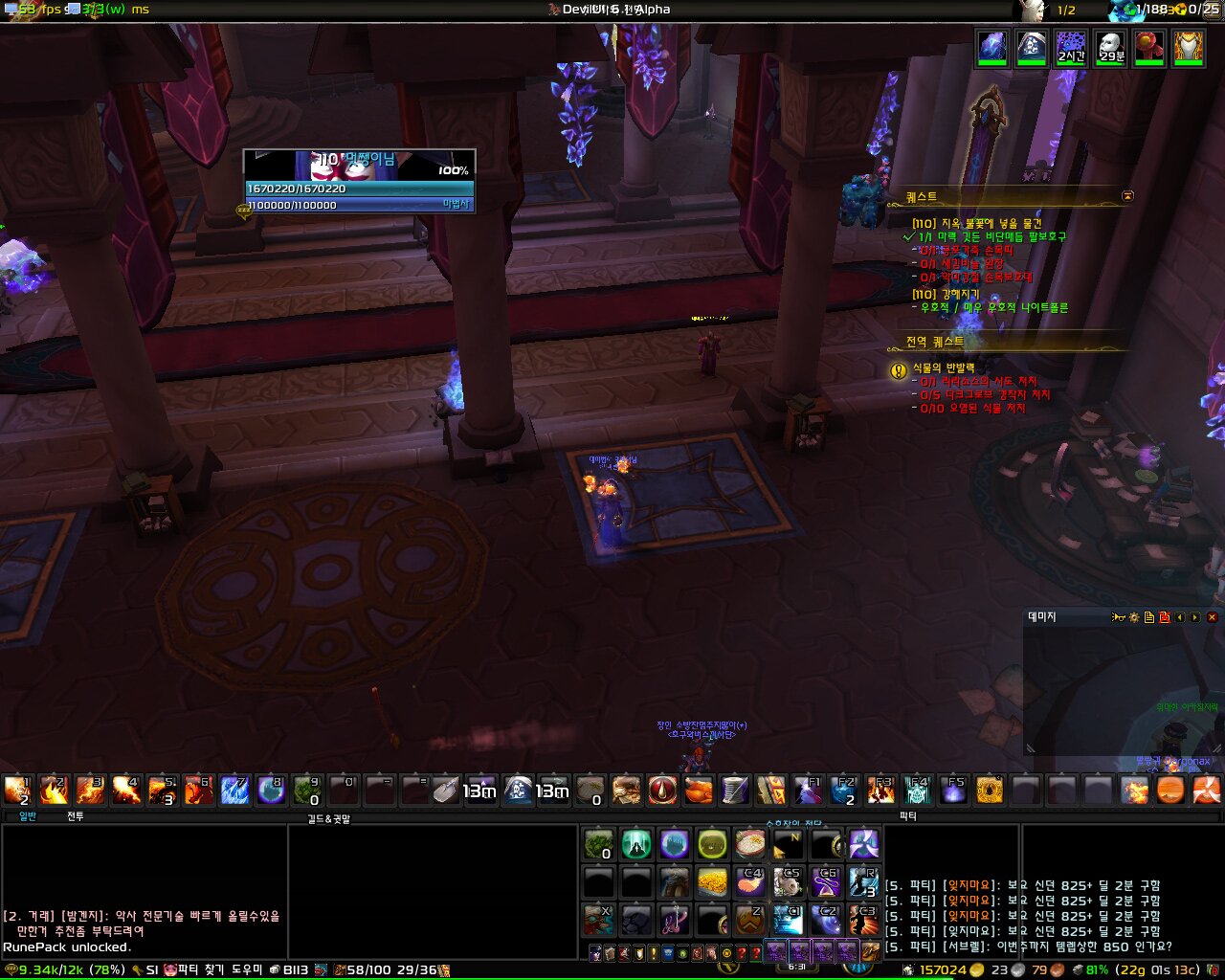Viewport: 1225px width, 980px height.
Task: Cast the purple orb spell on key 8
Action: coord(271,791)
